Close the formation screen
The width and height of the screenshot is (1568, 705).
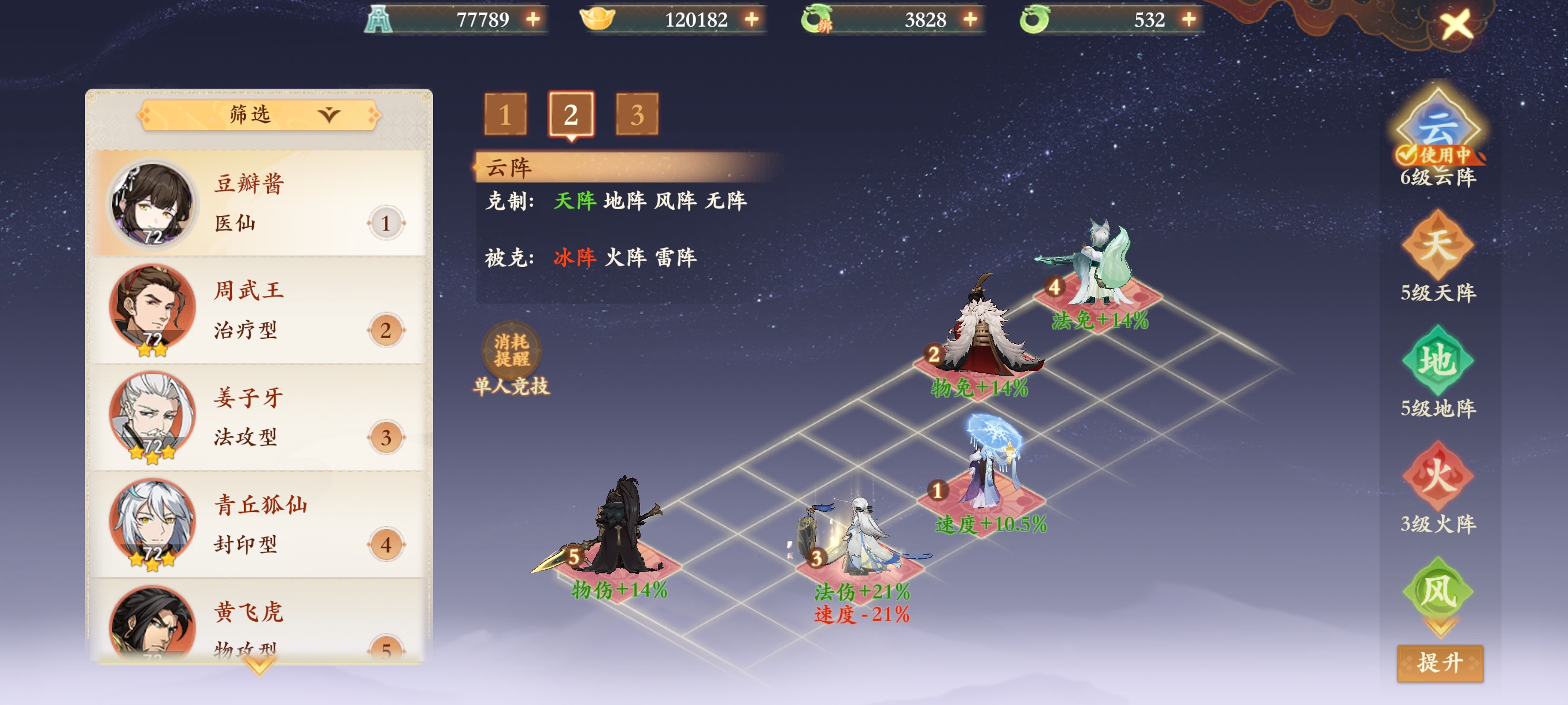1455,25
